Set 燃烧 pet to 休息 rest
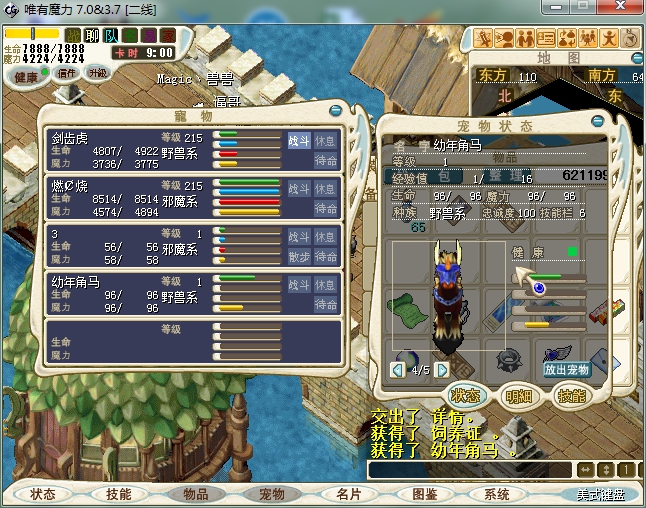This screenshot has width=646, height=508. (x=326, y=189)
